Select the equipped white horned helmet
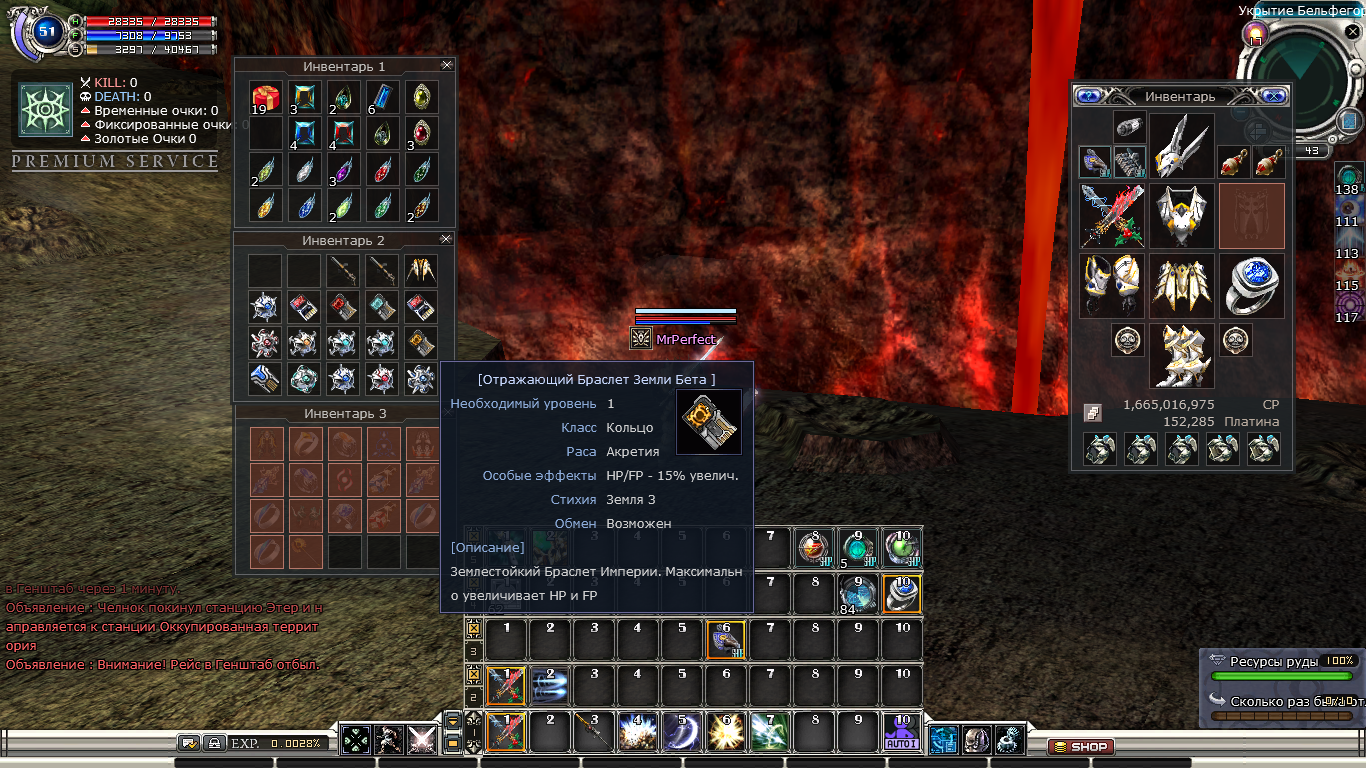 click(x=1181, y=145)
